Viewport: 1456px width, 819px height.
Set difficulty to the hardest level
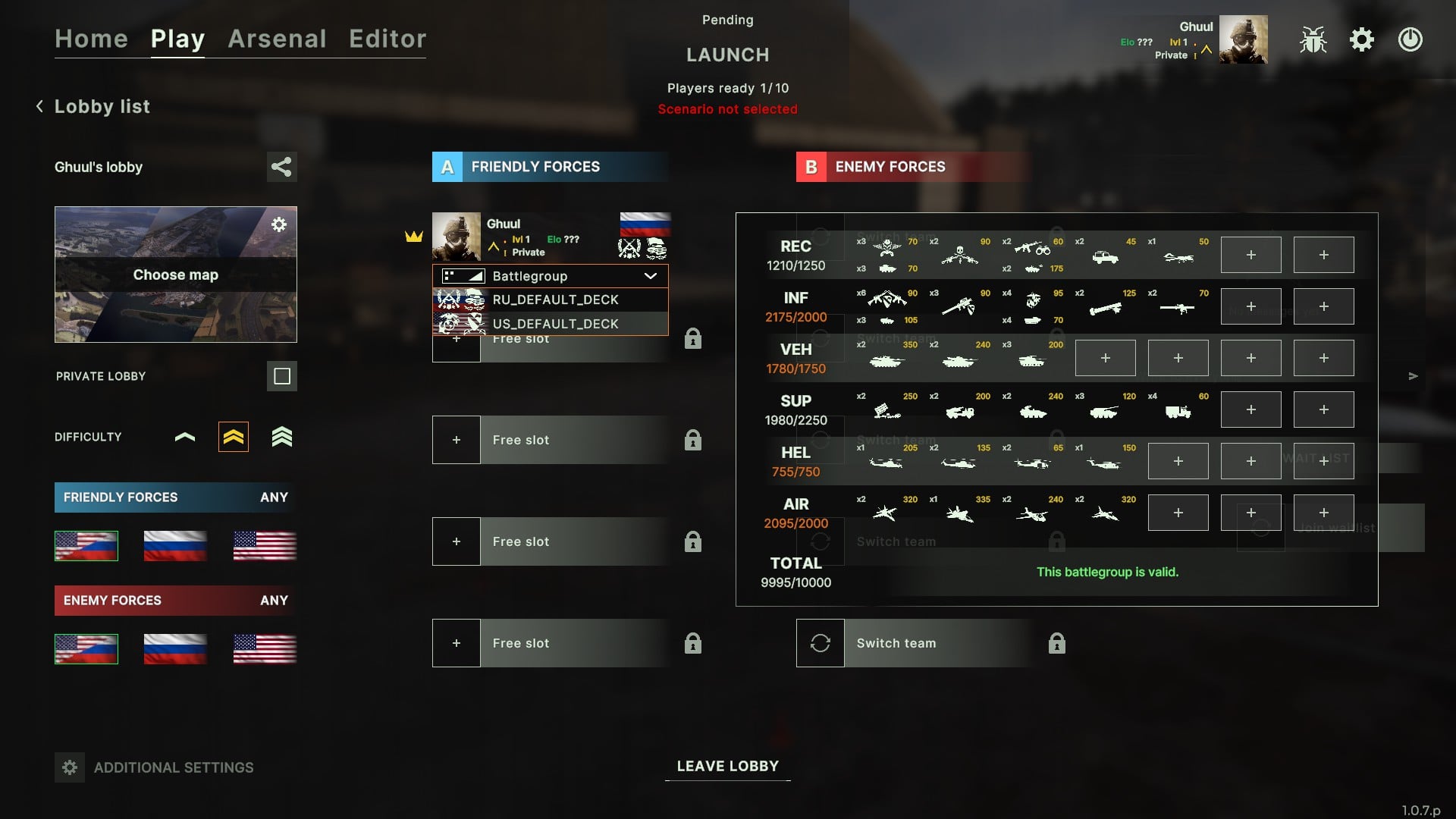pos(281,436)
